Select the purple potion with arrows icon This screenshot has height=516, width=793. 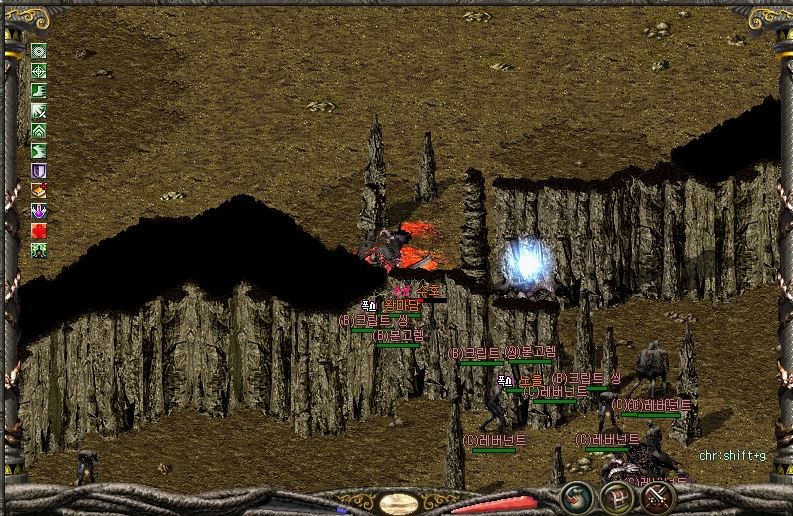[x=39, y=211]
